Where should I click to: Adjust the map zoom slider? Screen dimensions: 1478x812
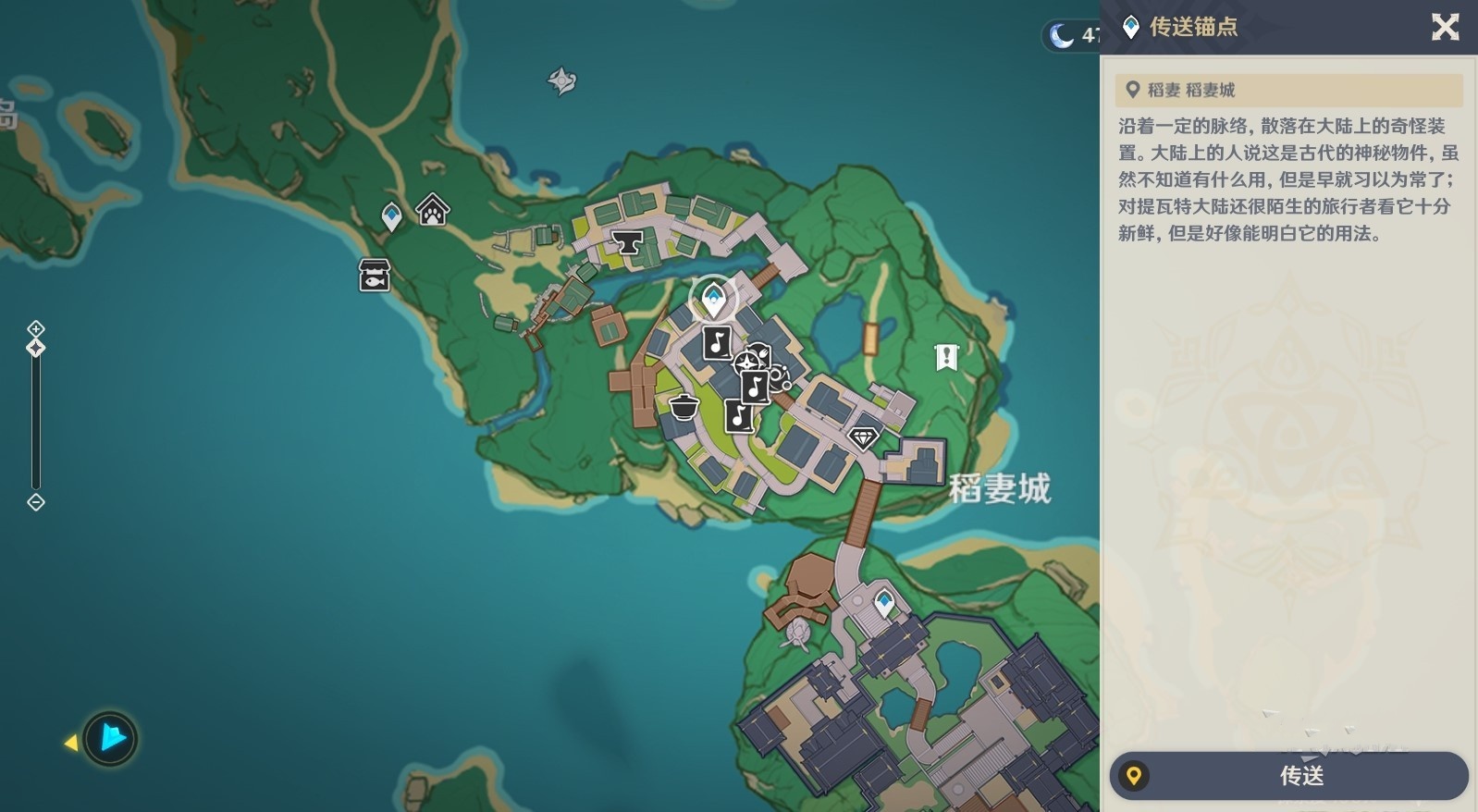click(x=36, y=347)
